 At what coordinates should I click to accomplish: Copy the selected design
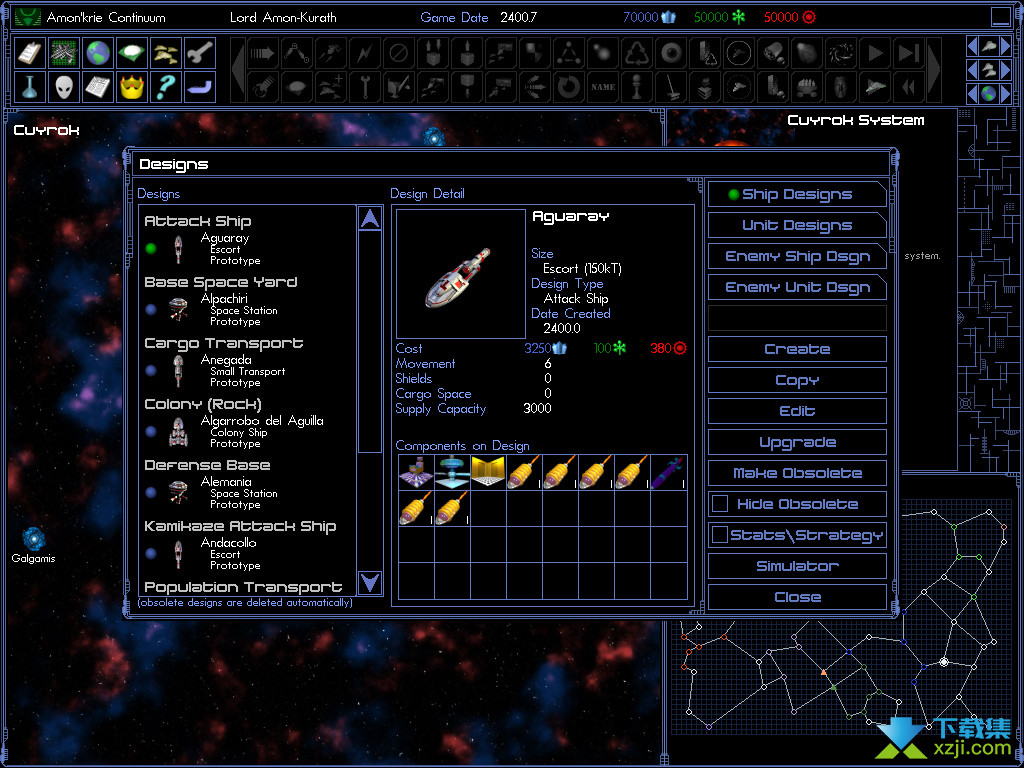(x=797, y=381)
